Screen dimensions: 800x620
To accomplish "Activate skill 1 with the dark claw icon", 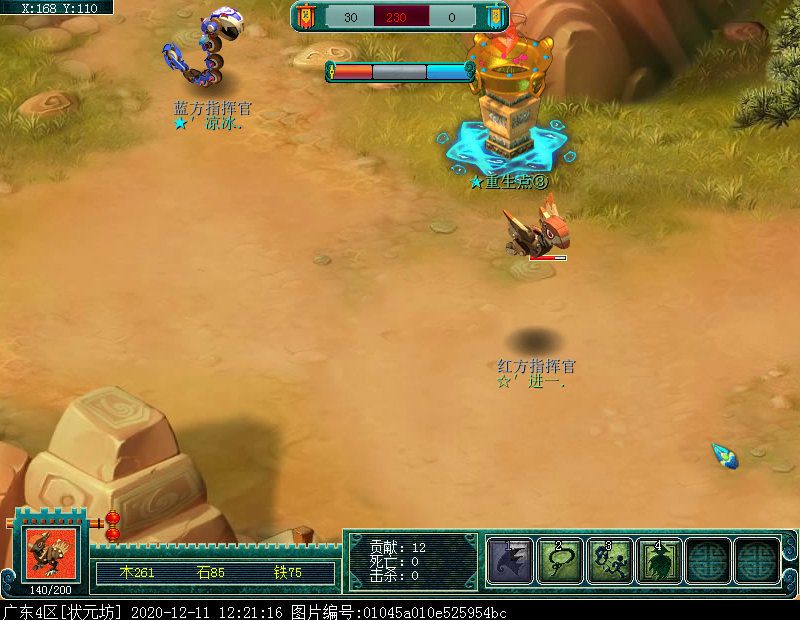I will coord(510,560).
